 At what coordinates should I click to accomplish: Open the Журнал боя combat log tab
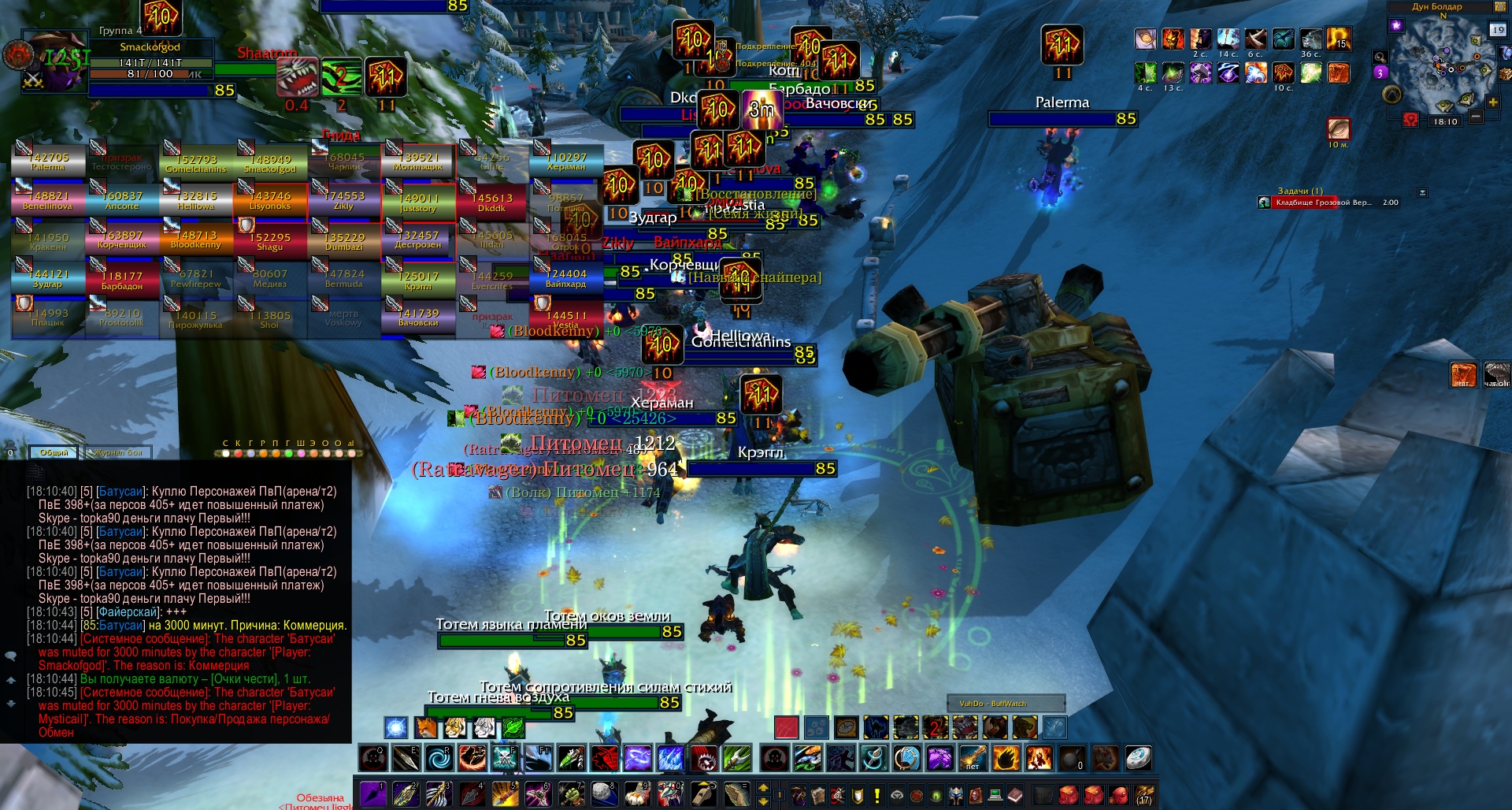pyautogui.click(x=118, y=452)
